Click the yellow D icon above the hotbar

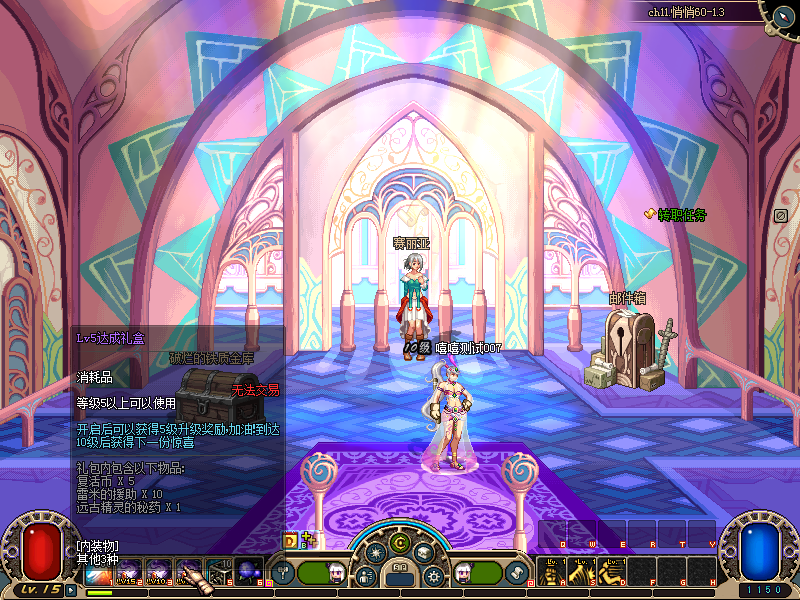[291, 539]
